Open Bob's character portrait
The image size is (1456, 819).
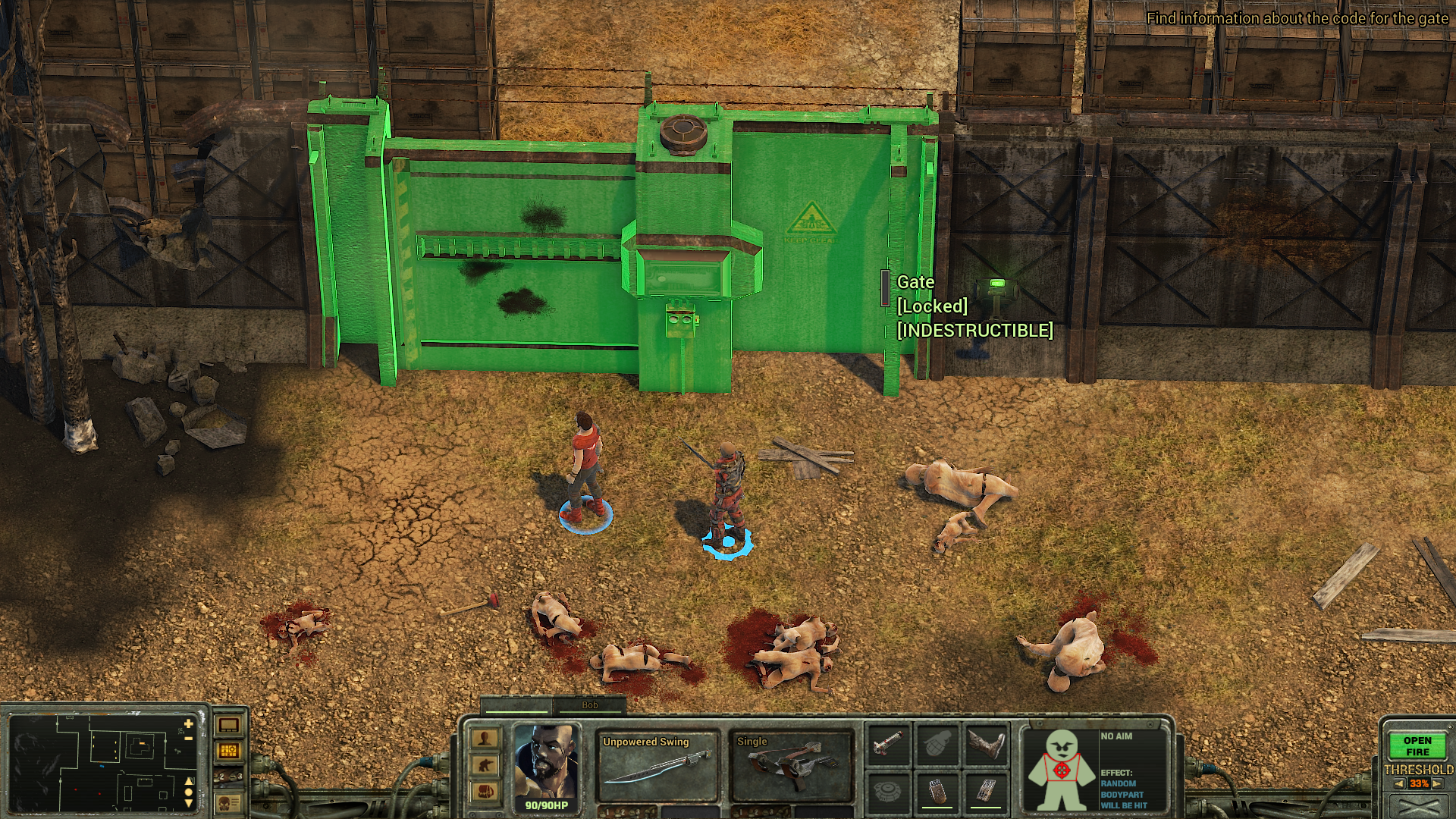tap(546, 766)
